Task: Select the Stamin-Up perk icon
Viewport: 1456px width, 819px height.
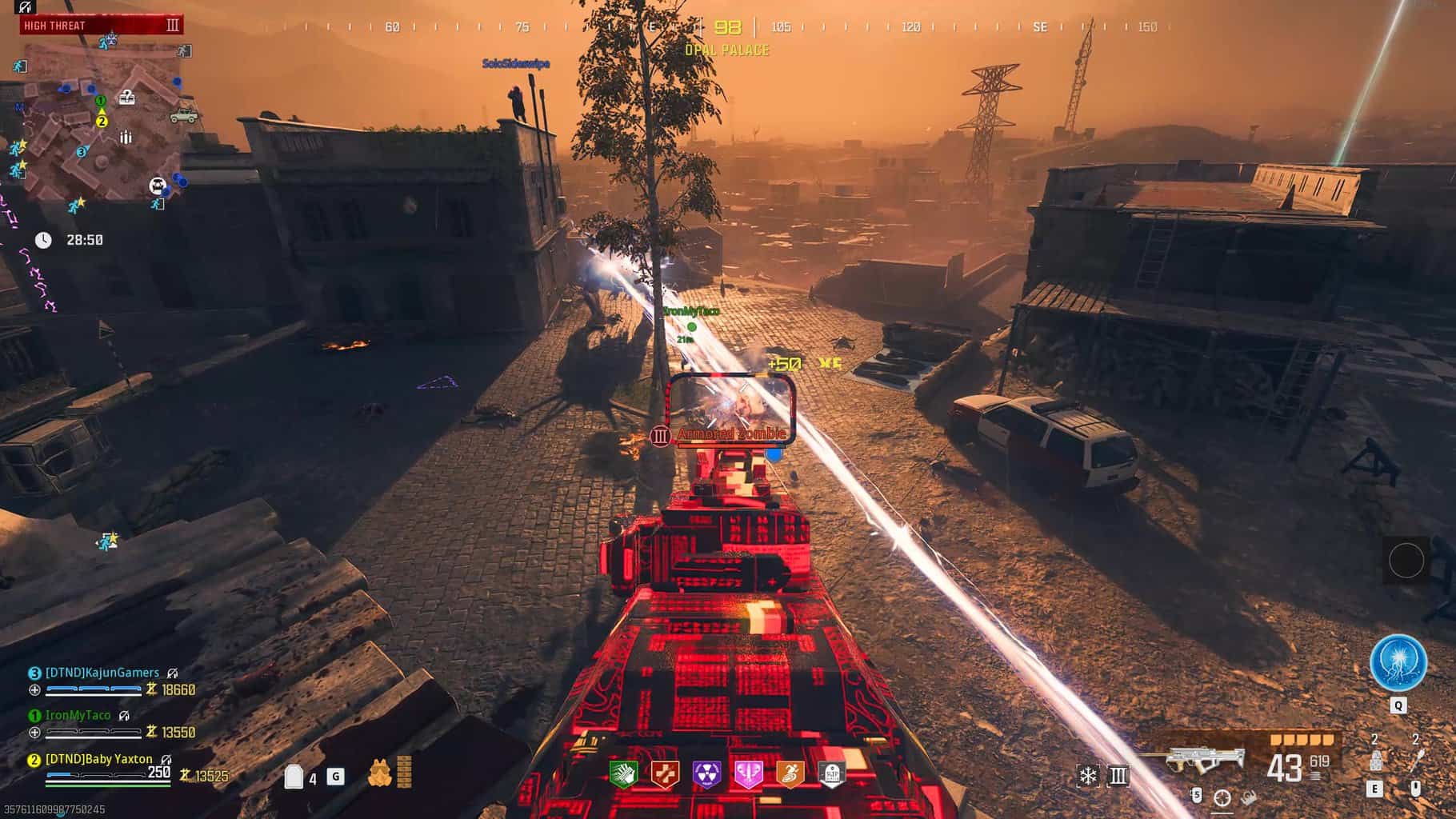Action: pyautogui.click(x=790, y=773)
